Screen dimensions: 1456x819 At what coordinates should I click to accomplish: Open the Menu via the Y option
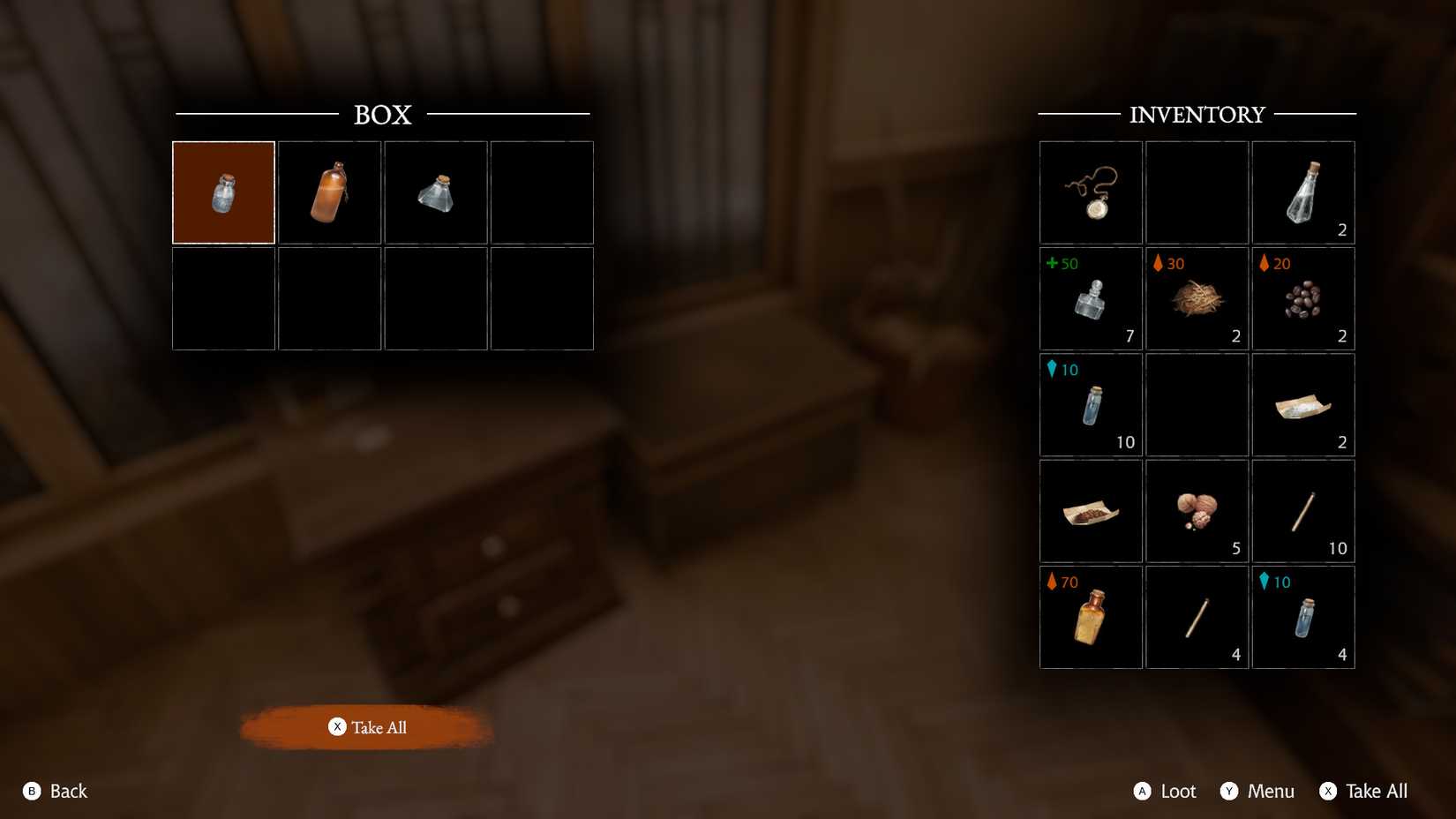coord(1257,791)
